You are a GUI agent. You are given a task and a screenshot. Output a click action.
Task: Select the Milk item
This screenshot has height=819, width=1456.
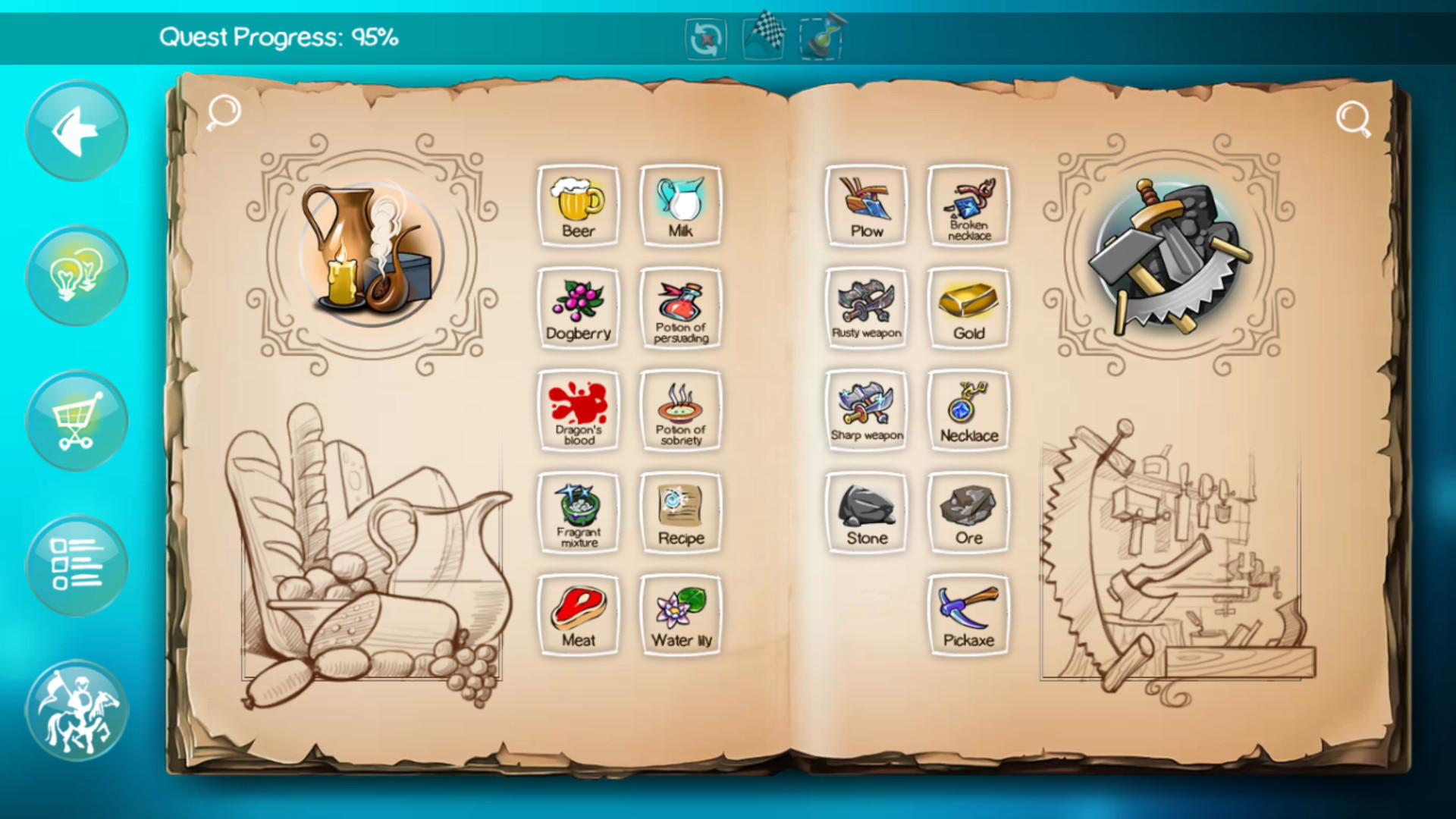(x=680, y=205)
